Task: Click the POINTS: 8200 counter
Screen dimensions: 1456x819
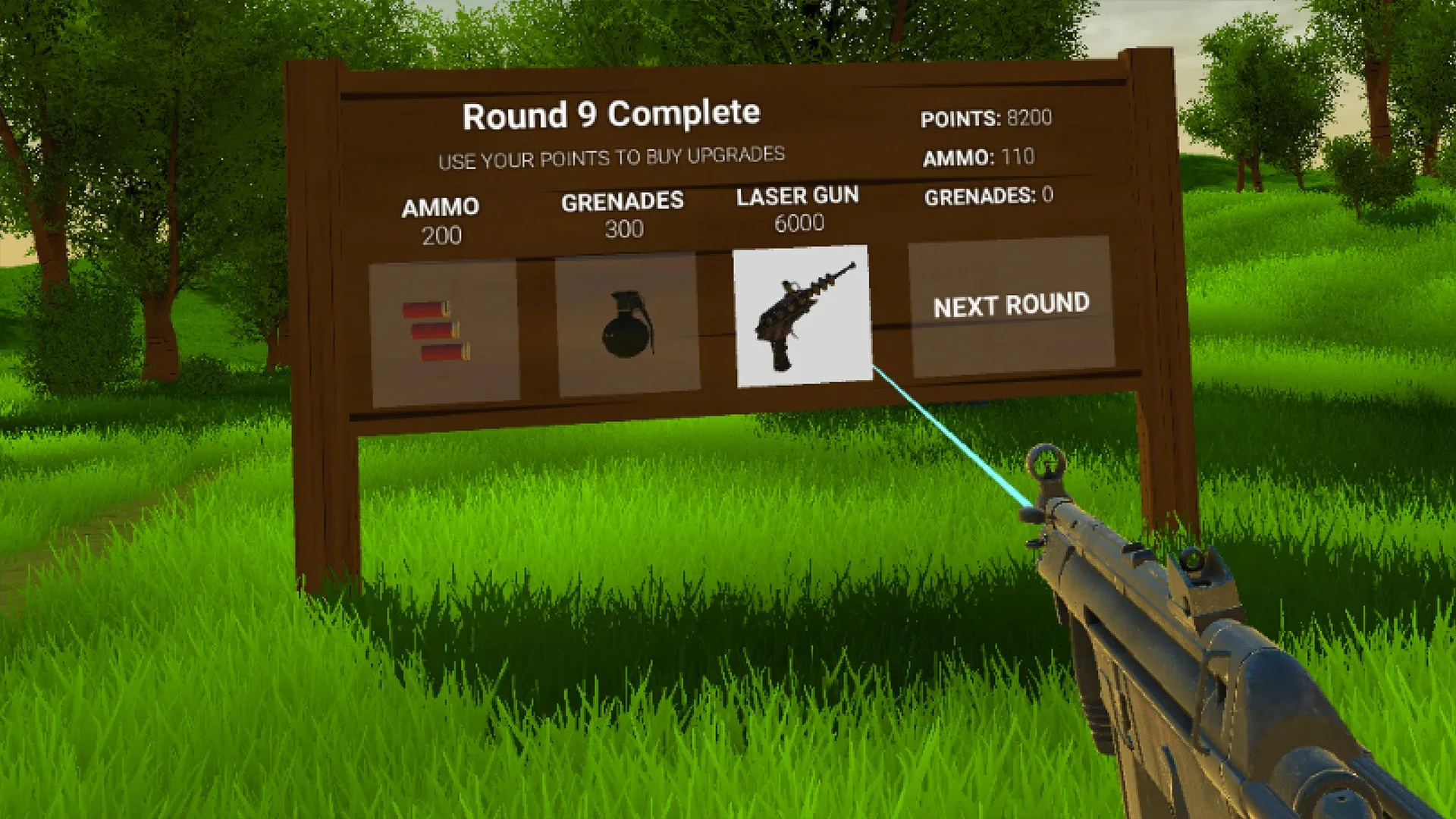Action: click(986, 119)
